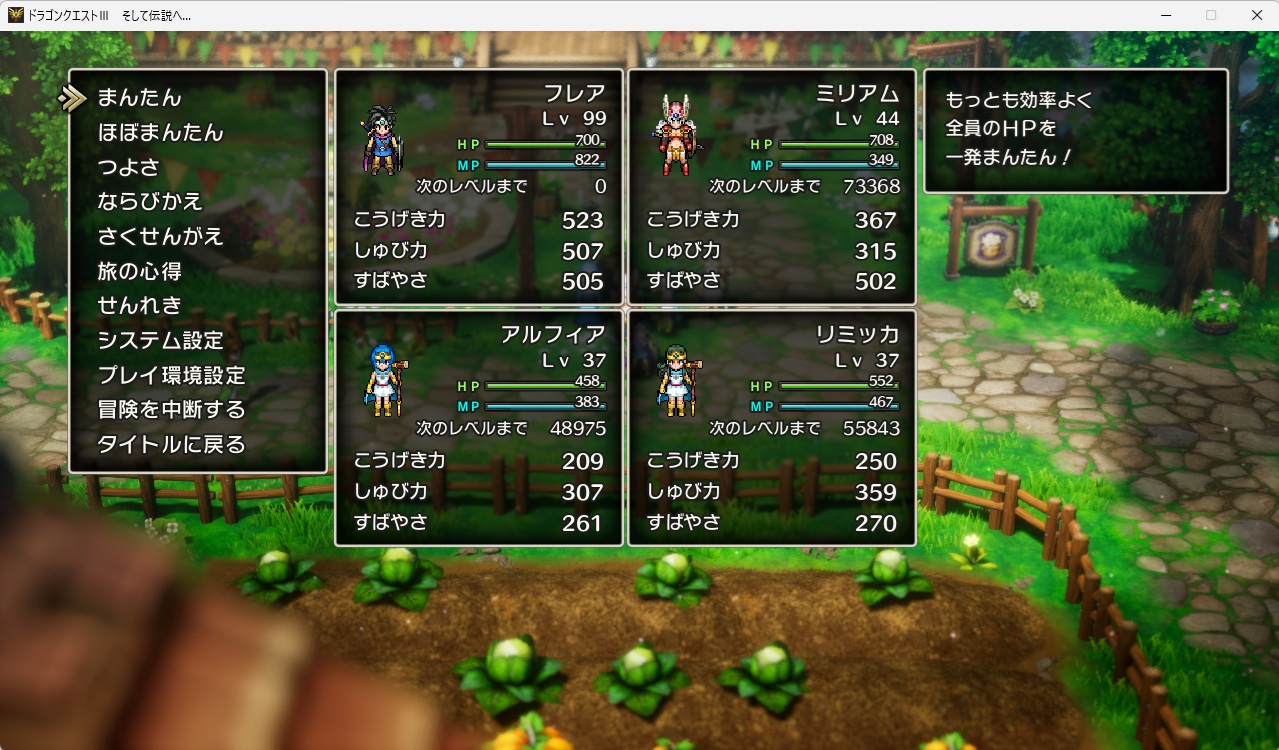Open the つよさ status option
This screenshot has height=750, width=1279.
pyautogui.click(x=128, y=167)
